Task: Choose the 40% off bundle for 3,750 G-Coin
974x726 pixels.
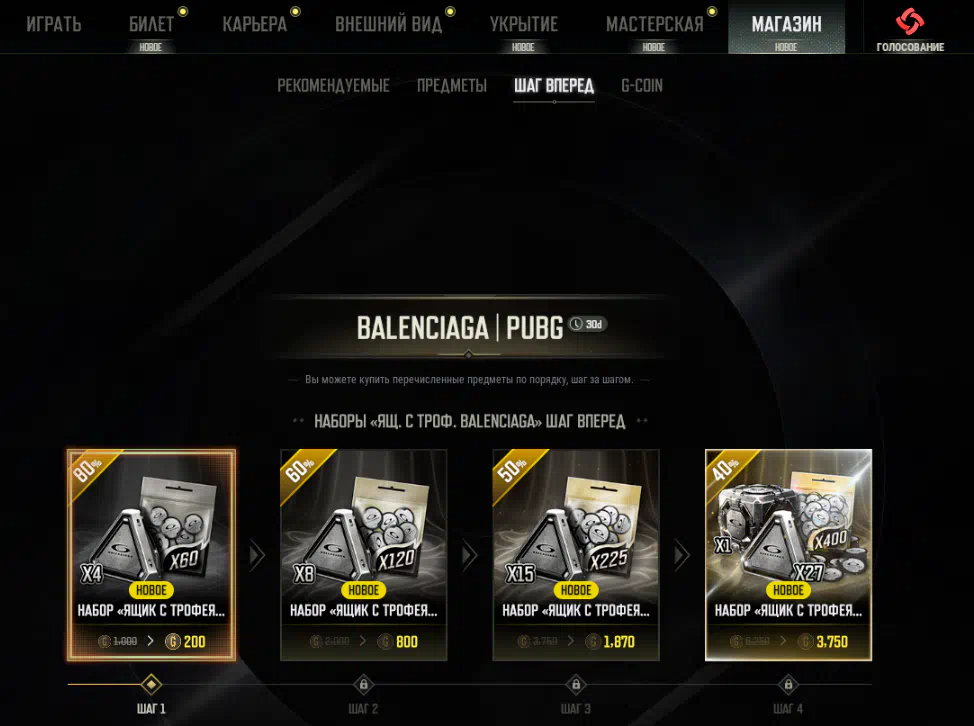Action: coord(788,555)
